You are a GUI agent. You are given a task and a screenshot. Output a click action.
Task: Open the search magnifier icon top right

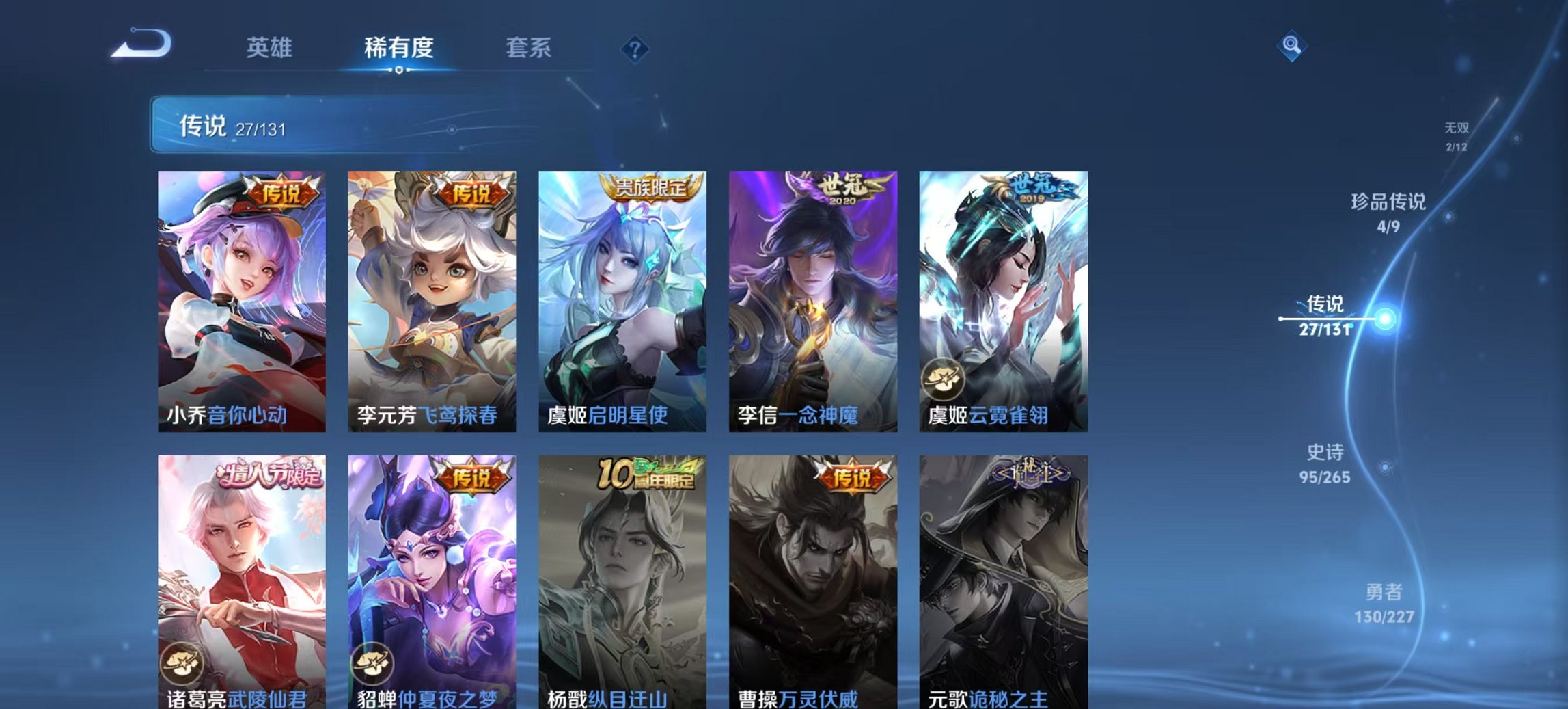click(x=1291, y=46)
